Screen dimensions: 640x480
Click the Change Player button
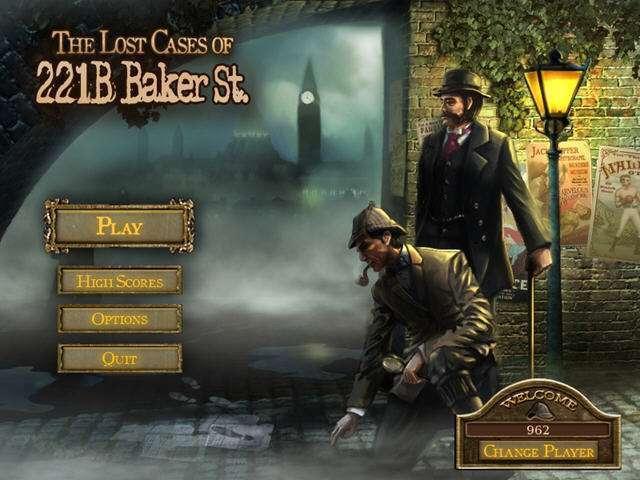[539, 451]
